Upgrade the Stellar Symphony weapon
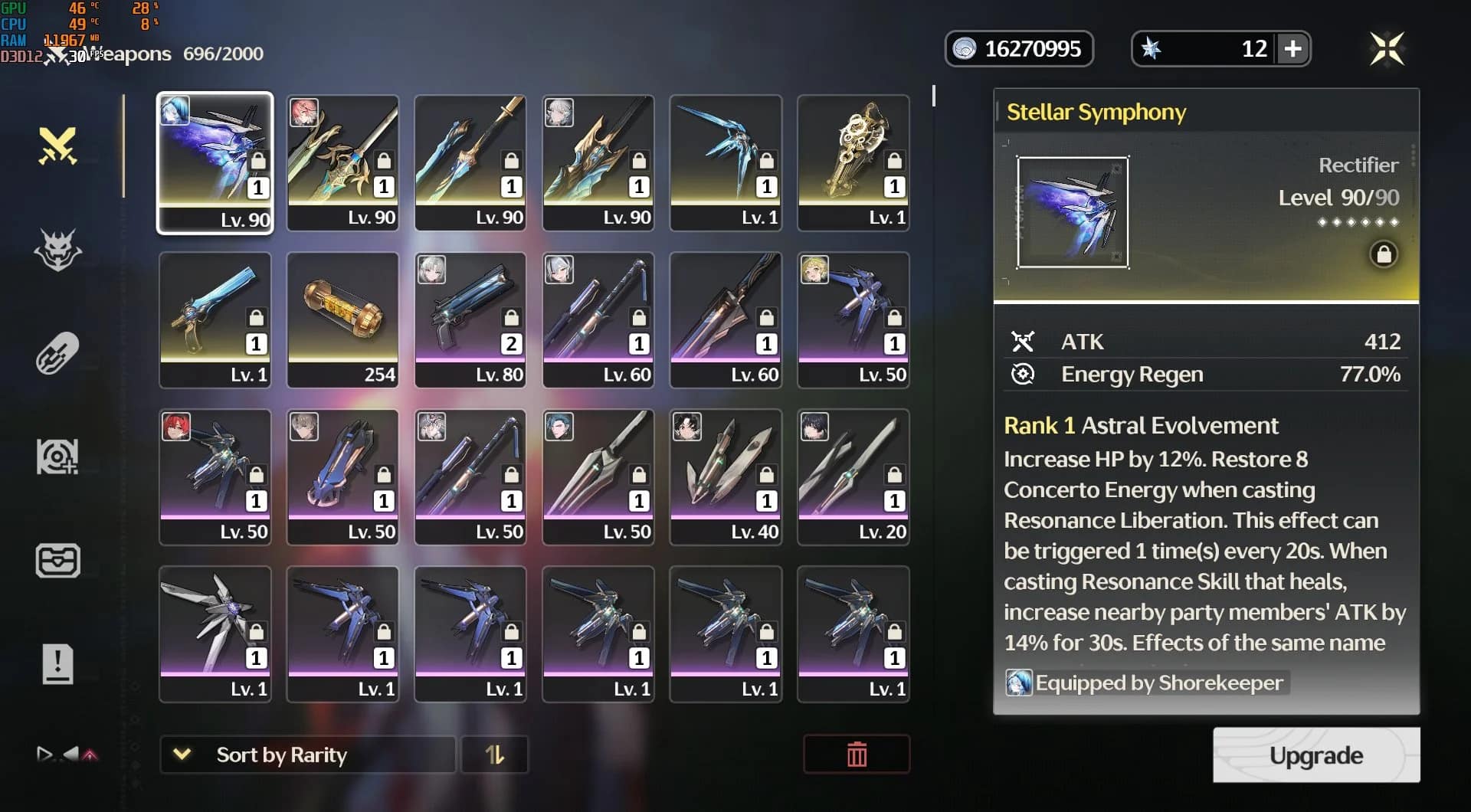This screenshot has height=812, width=1471. 1315,755
